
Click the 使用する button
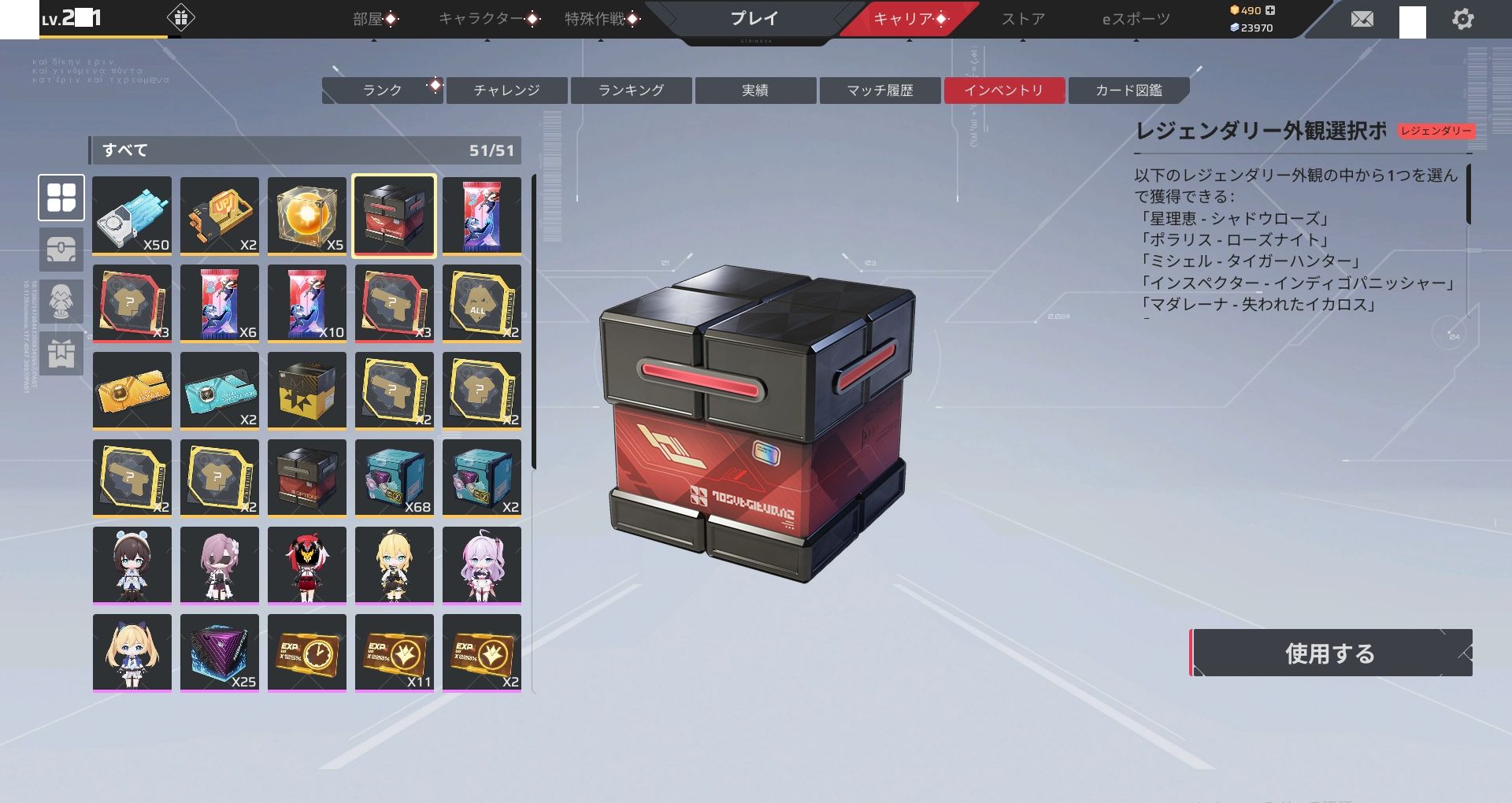[1330, 653]
